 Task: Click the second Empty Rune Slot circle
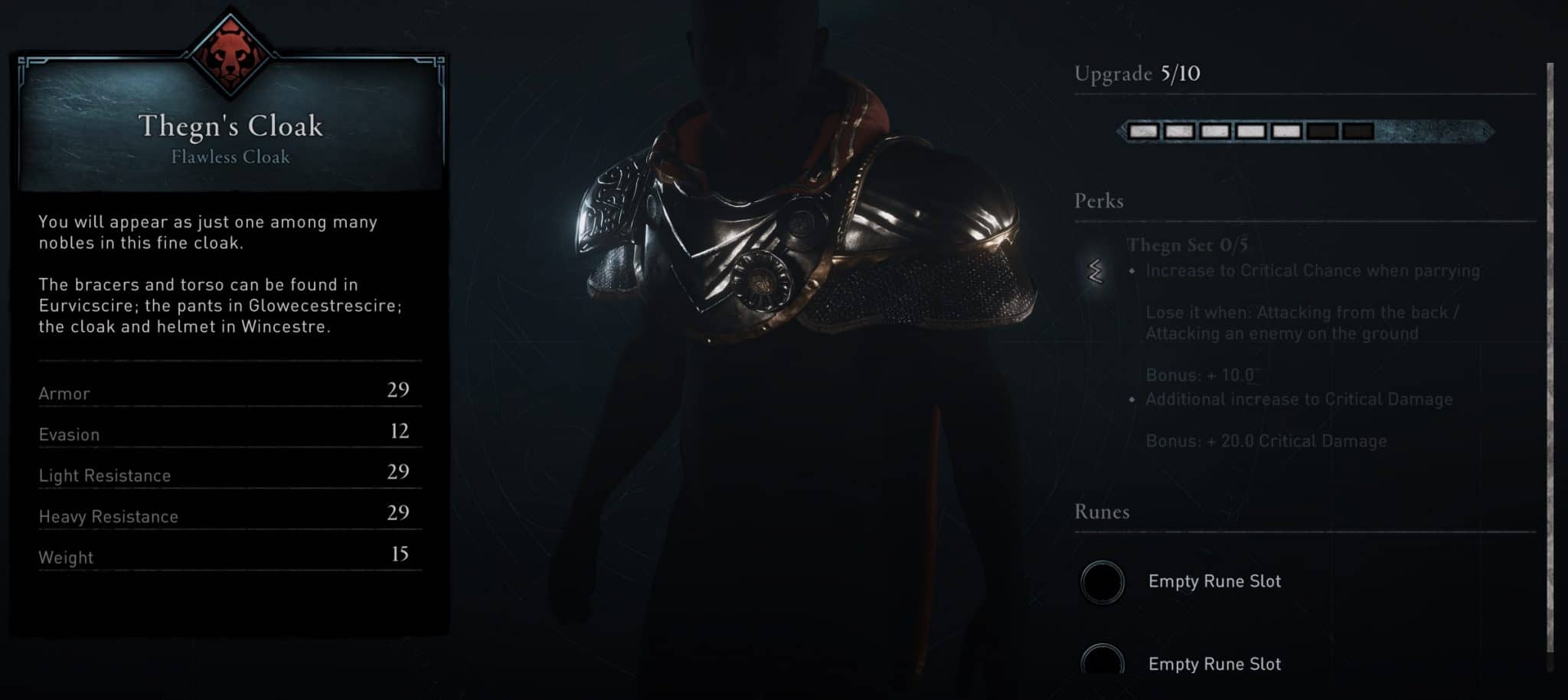1102,663
